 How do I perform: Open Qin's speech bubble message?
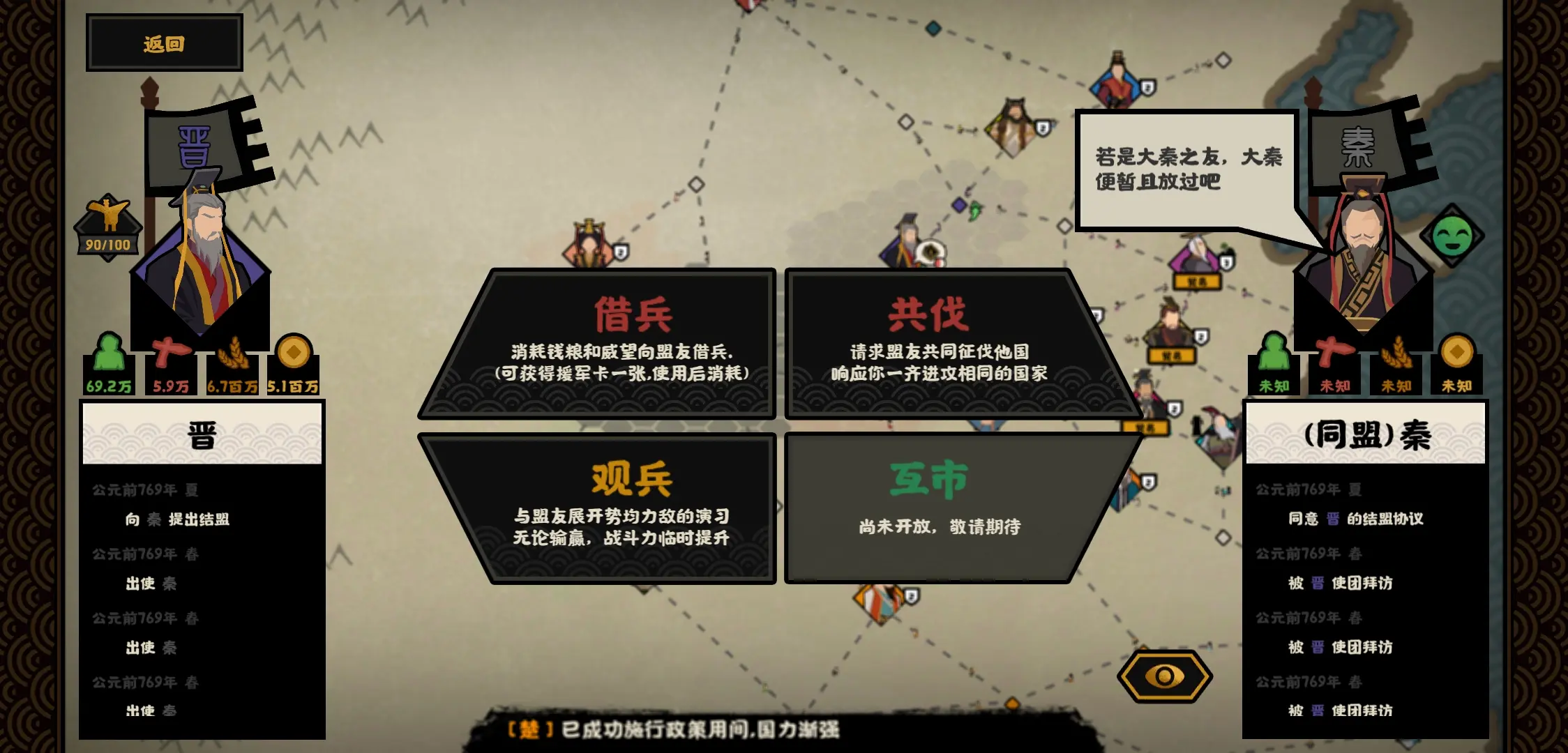(1189, 167)
